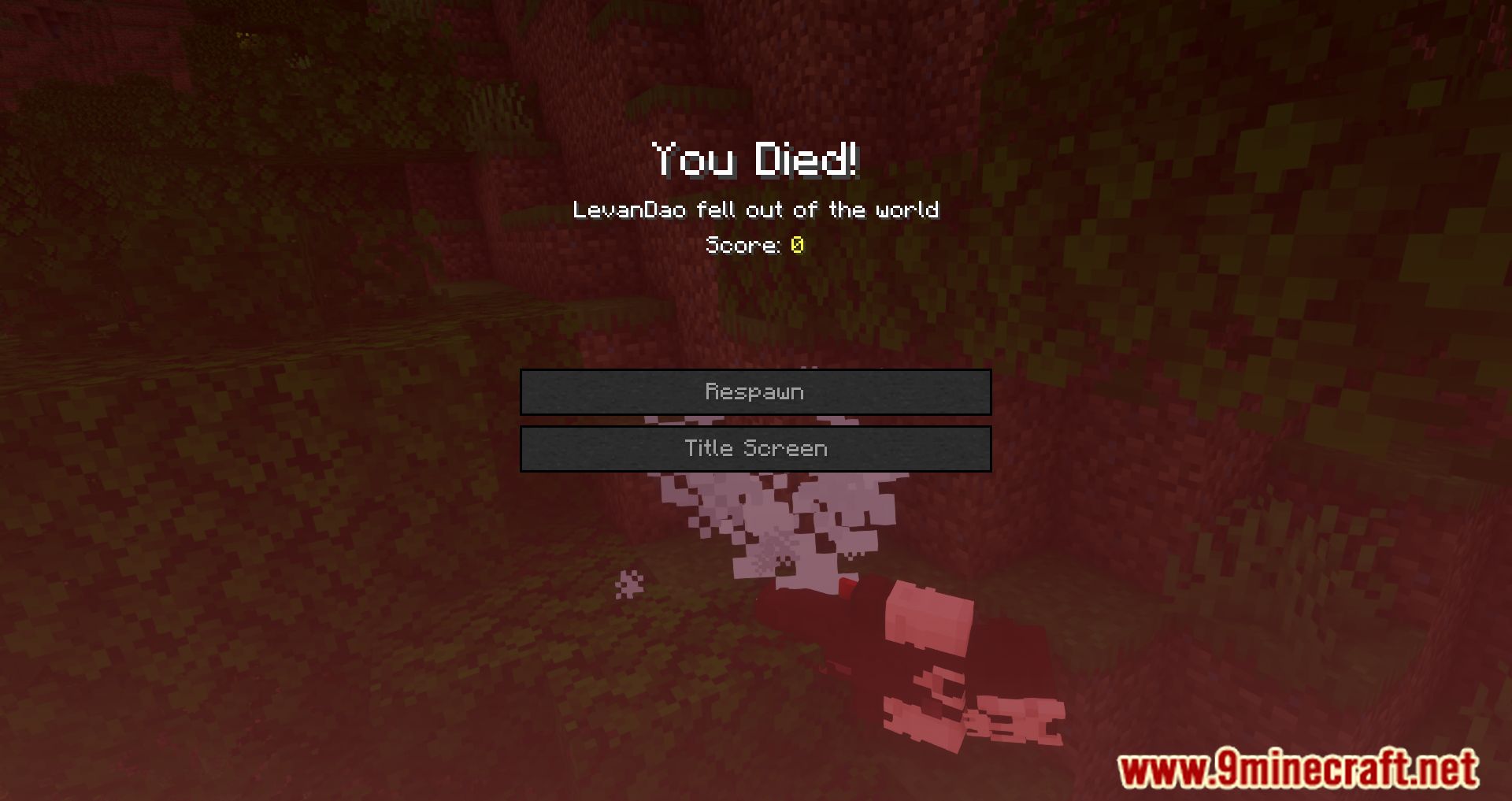Click the You Died! heading
This screenshot has width=1512, height=801.
(x=755, y=161)
